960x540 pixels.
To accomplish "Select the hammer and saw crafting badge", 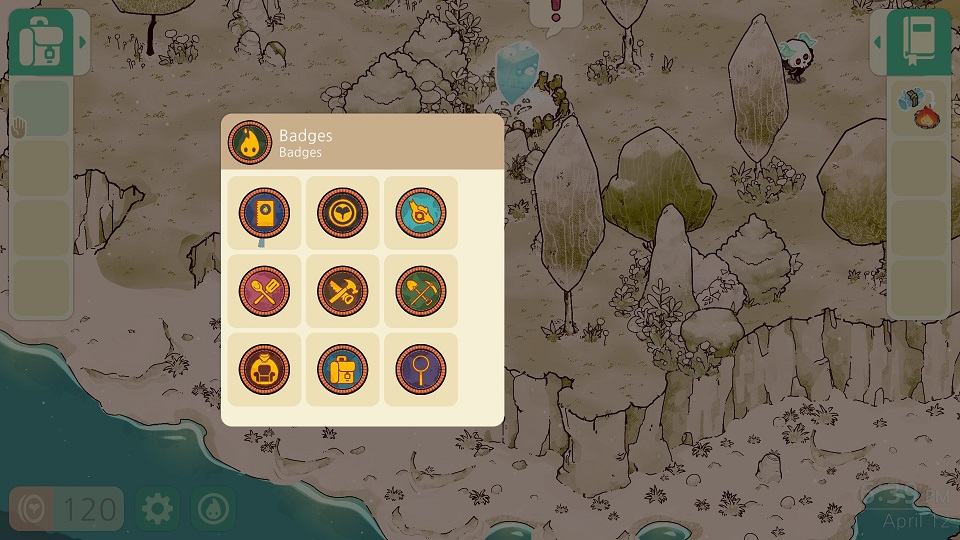I will click(342, 291).
